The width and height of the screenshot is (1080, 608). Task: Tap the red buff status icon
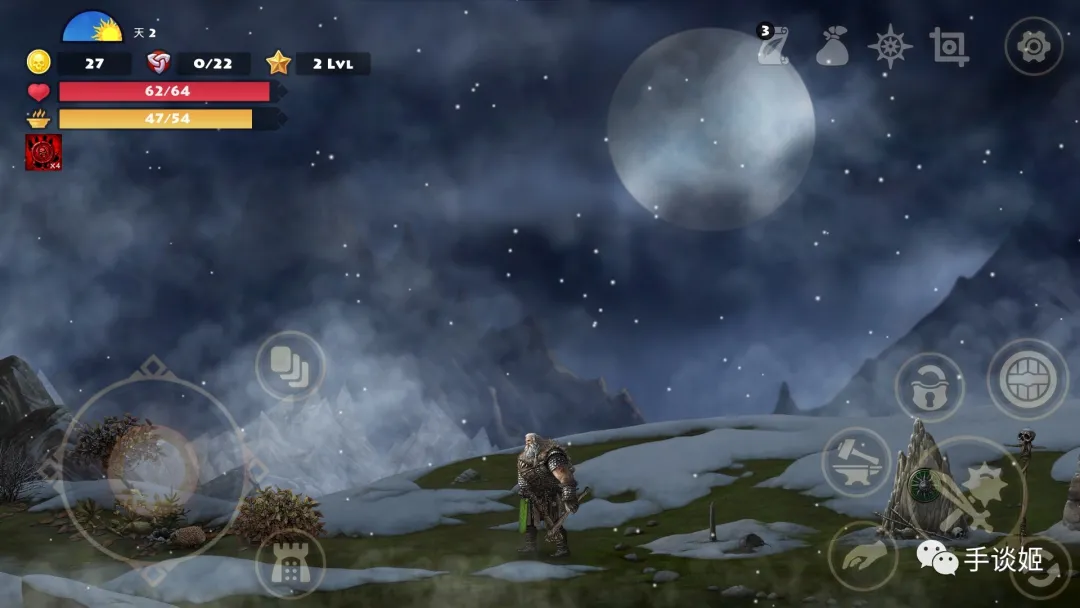43,152
